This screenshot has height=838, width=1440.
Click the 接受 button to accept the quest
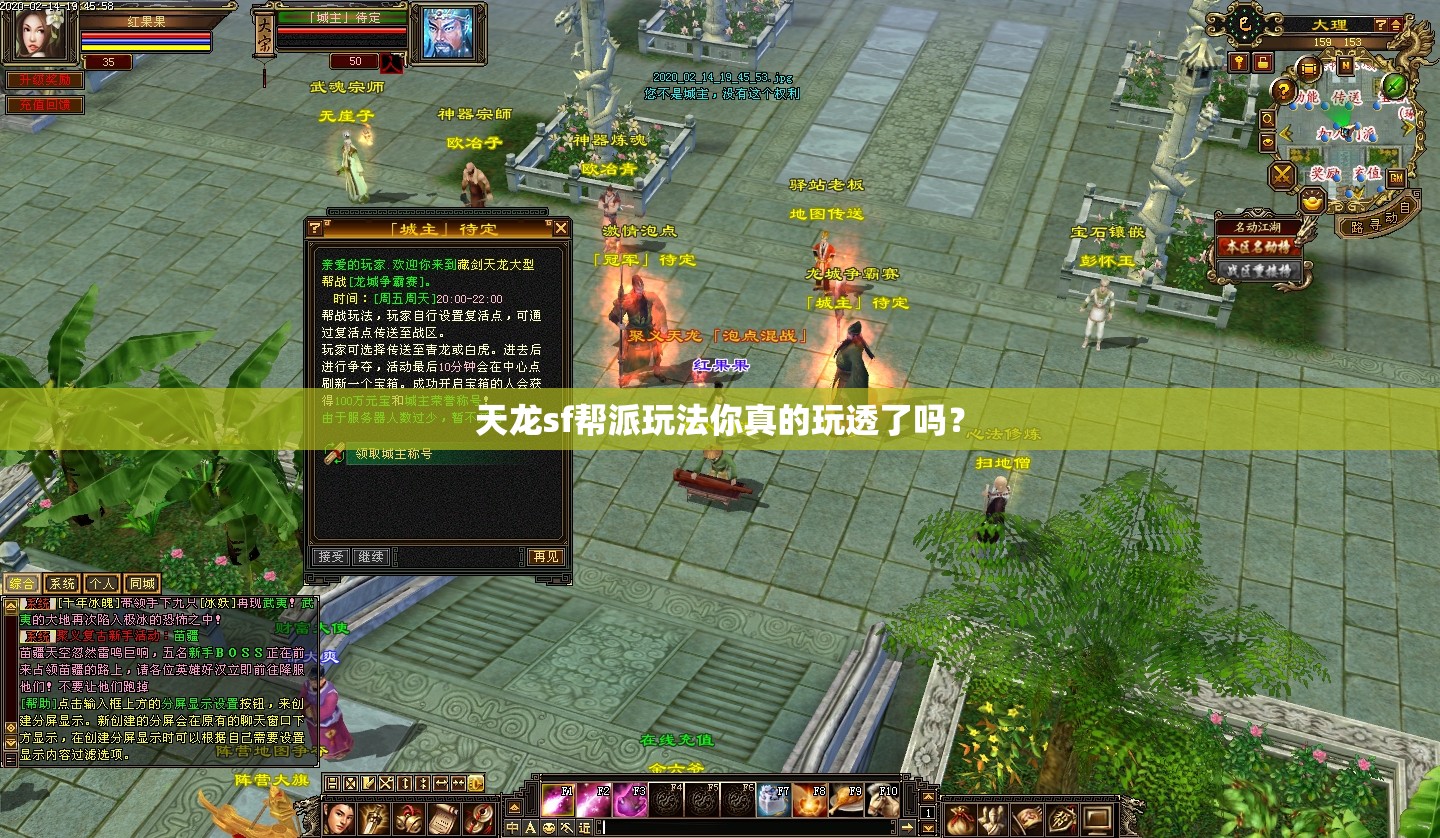click(330, 557)
